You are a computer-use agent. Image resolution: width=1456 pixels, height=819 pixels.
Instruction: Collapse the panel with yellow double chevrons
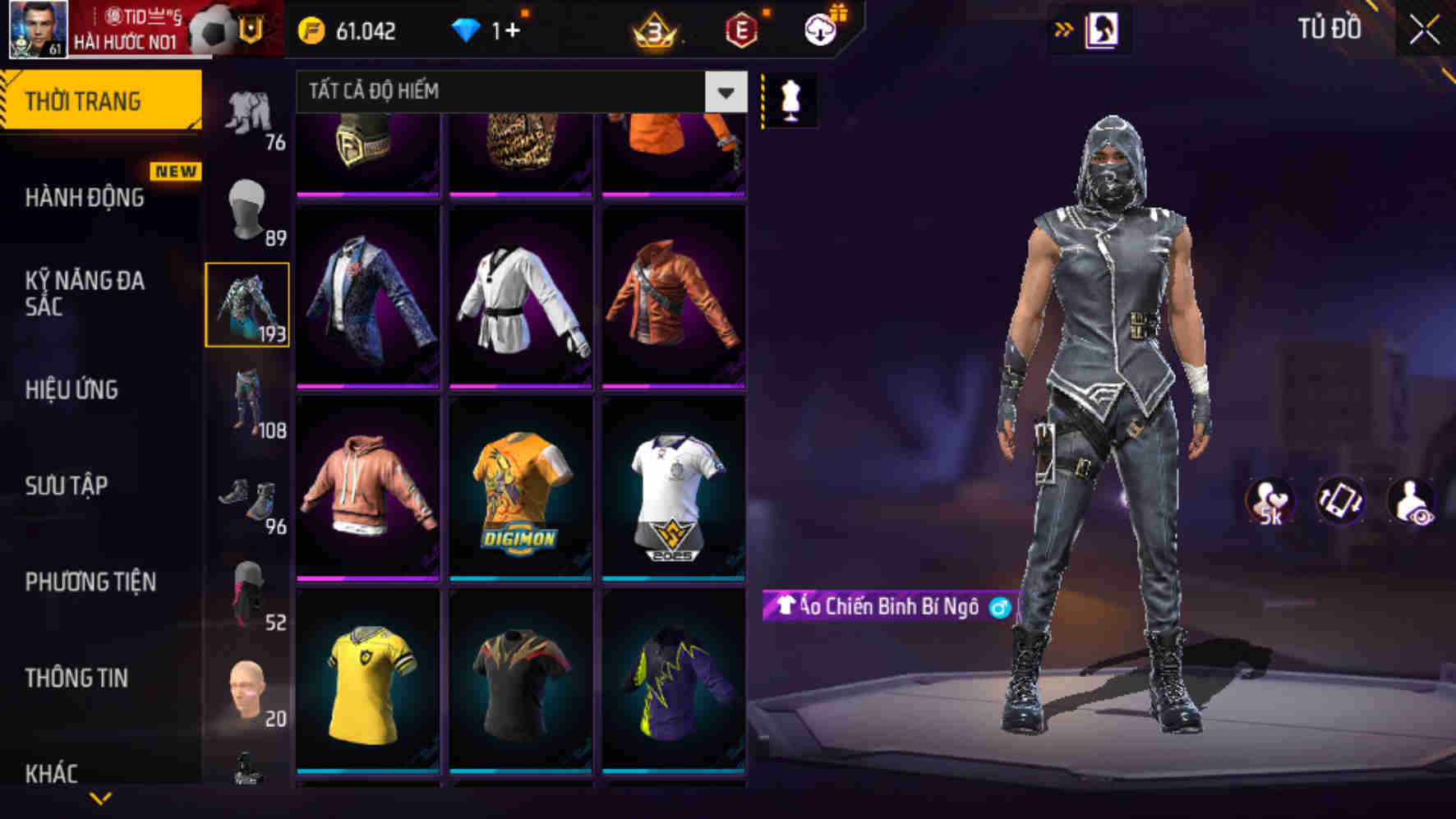tap(1062, 27)
